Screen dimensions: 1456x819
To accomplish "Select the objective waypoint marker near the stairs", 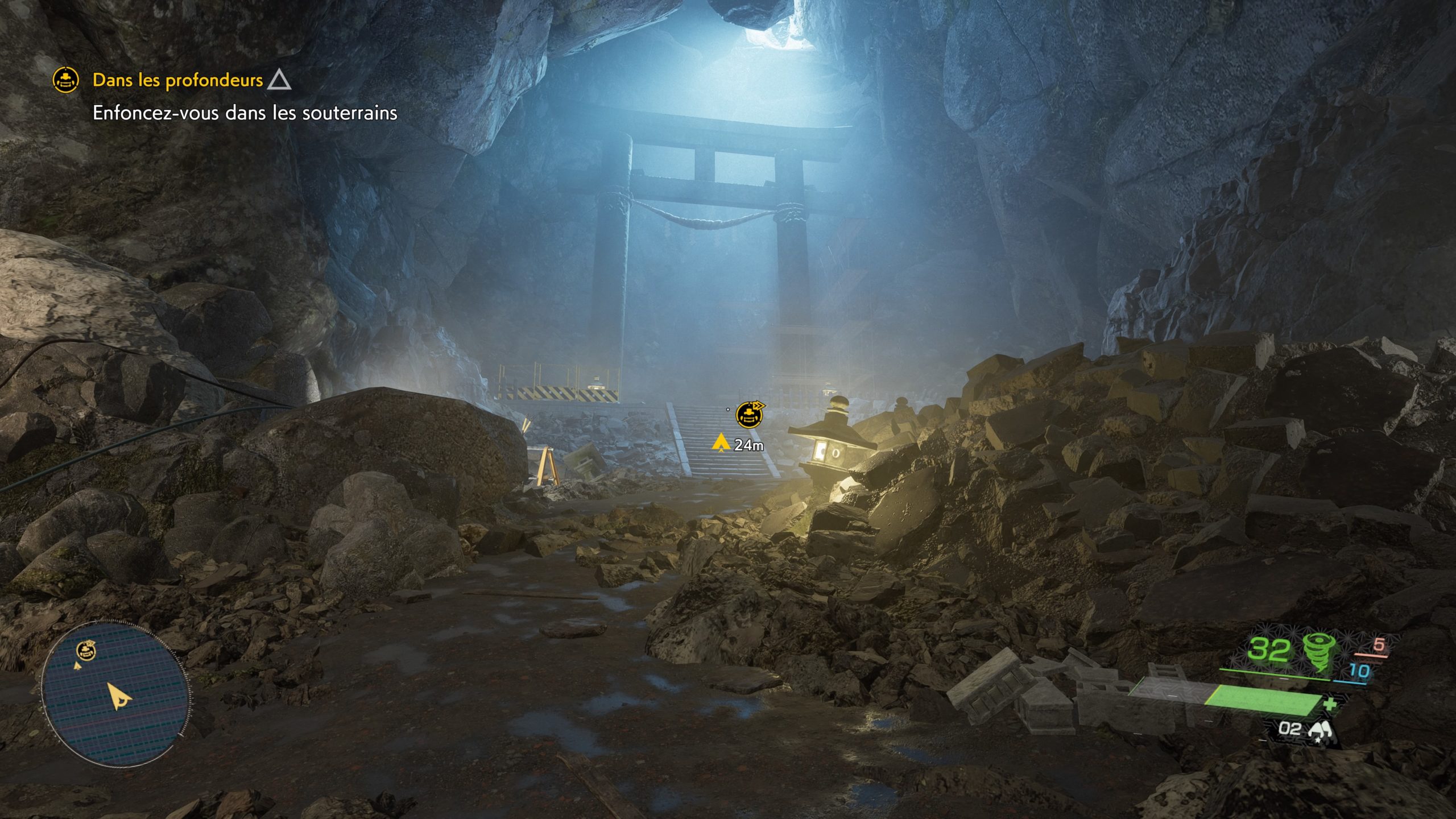I will [750, 415].
